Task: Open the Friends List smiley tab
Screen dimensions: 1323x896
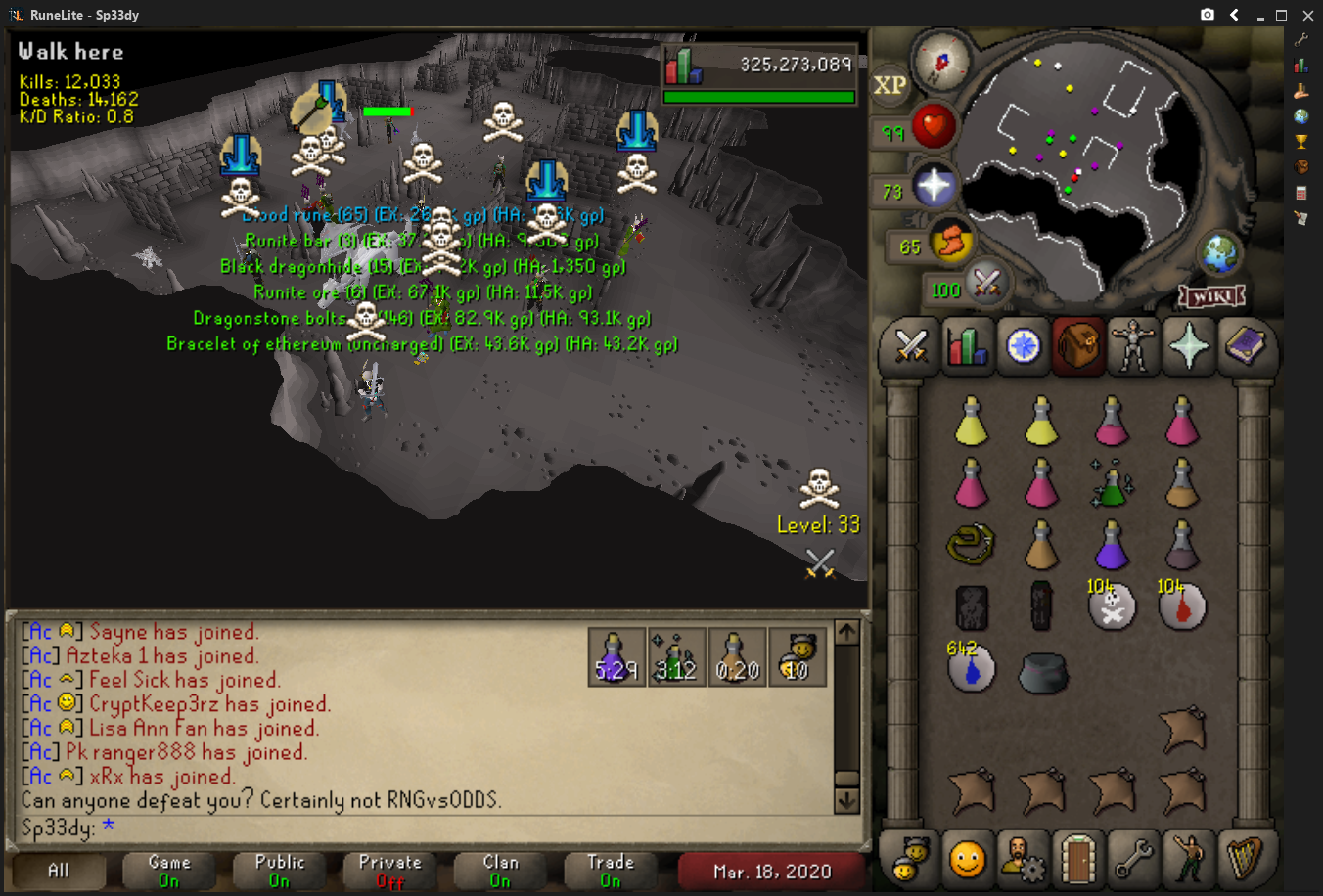Action: pos(967,858)
